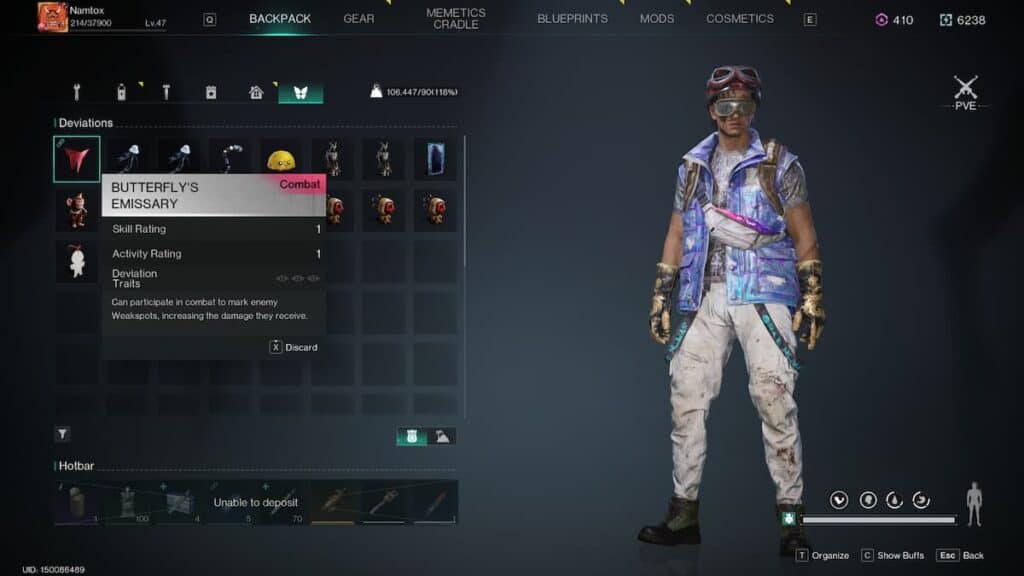Show the butterfly Deviations category
Viewport: 1024px width, 576px height.
(x=300, y=92)
